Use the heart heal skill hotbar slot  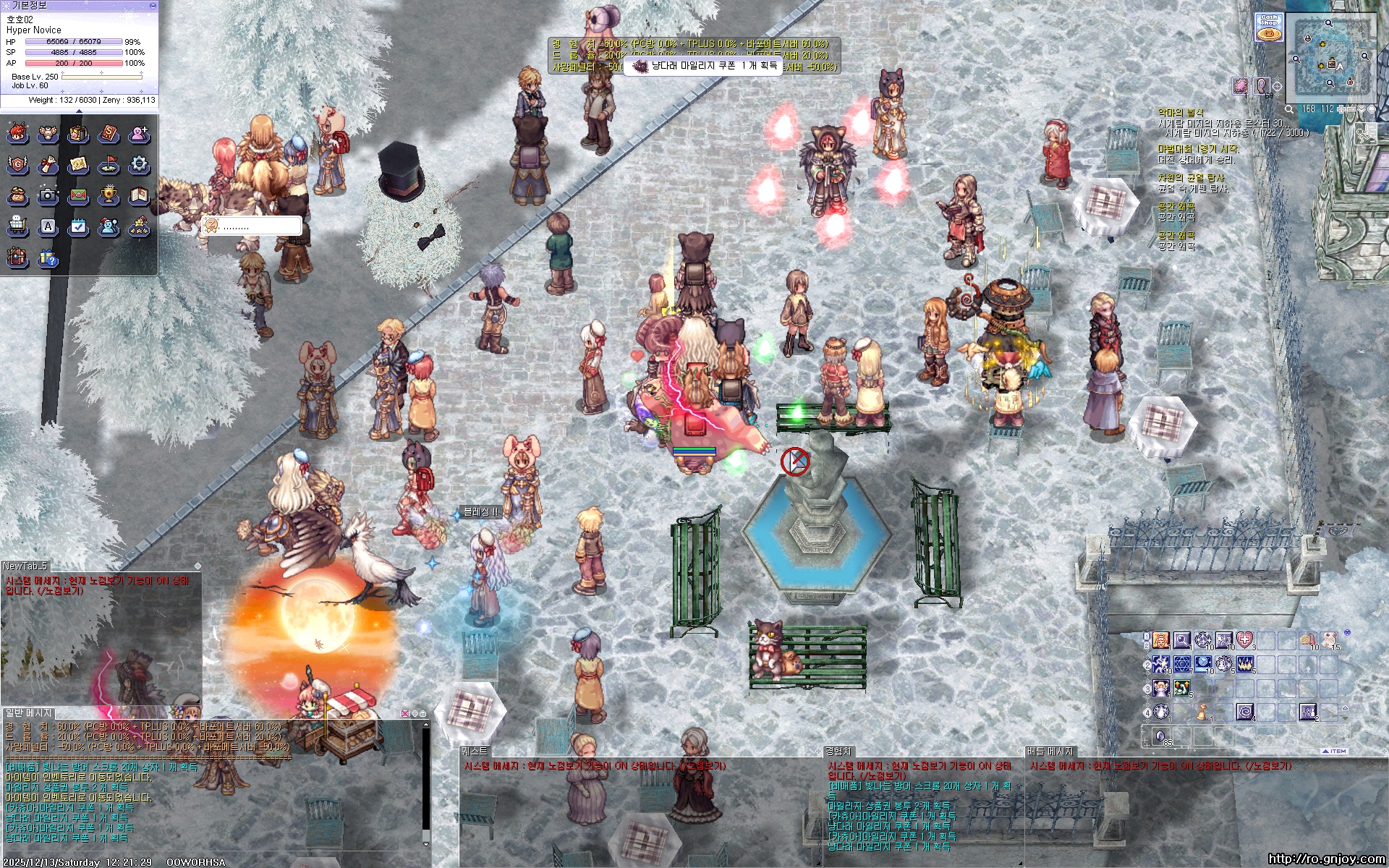tap(1244, 640)
